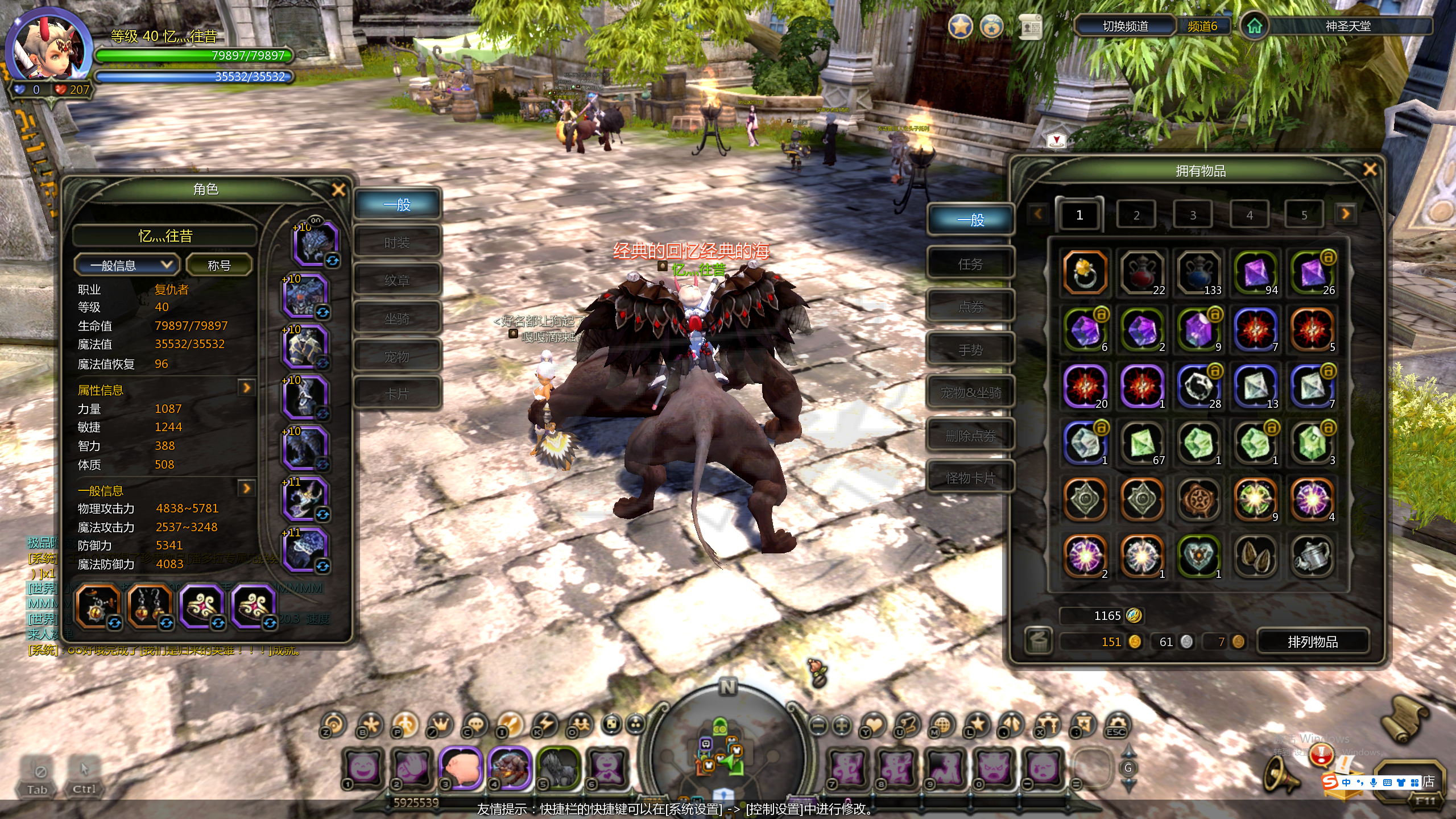Open the 怪物卡片 inventory category
Image resolution: width=1456 pixels, height=819 pixels.
point(970,478)
